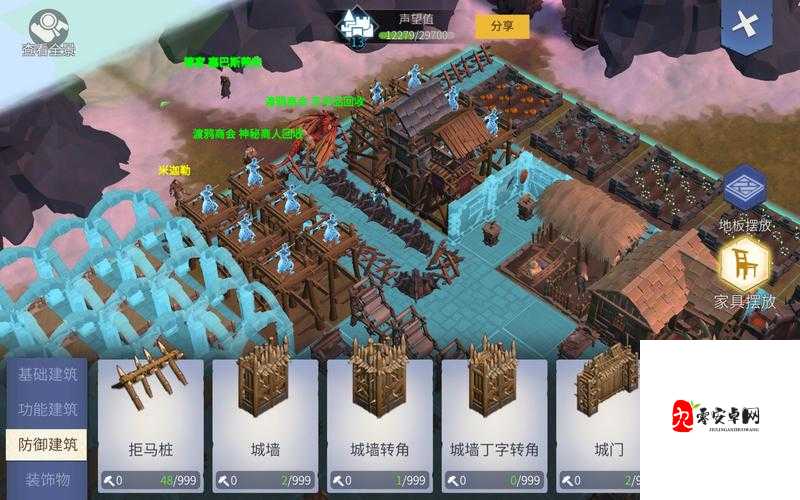Tap the 分享 share button
Screen dimensions: 800x500
[502, 26]
